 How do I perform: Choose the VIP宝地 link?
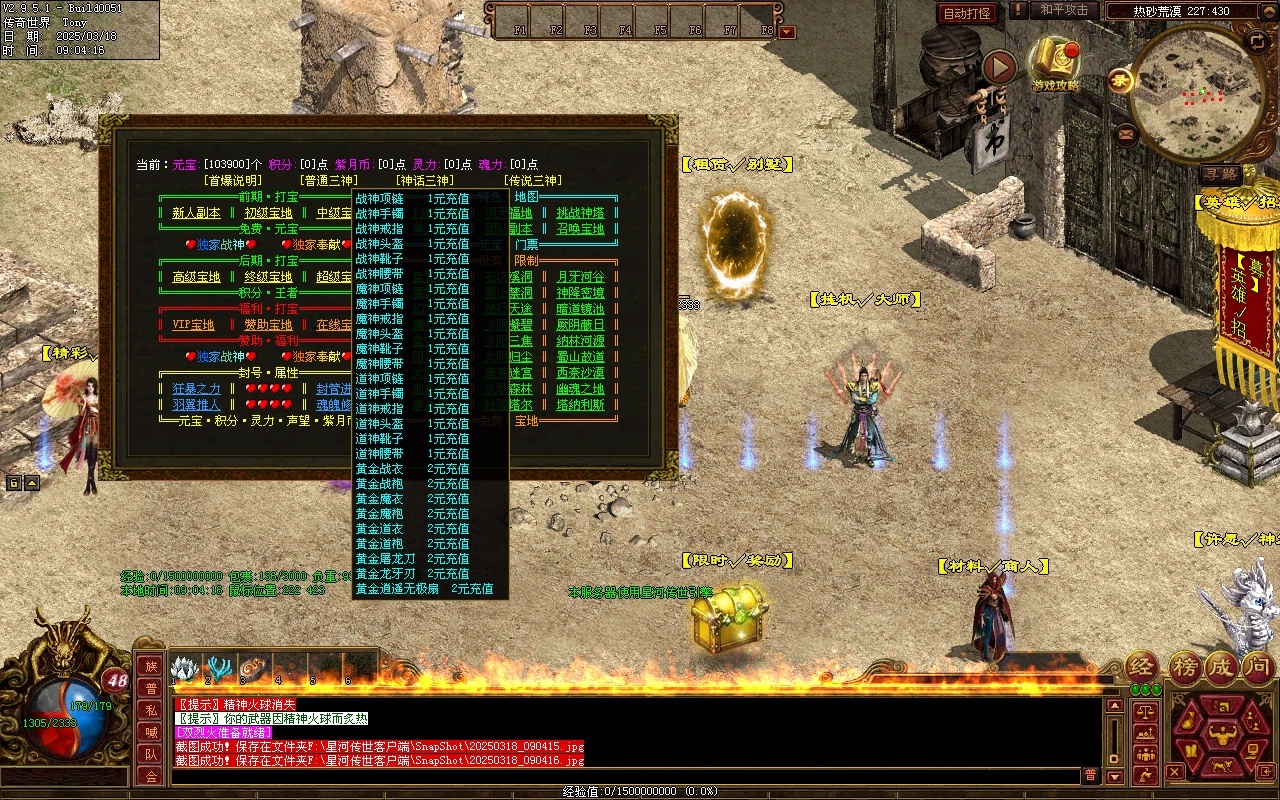[x=193, y=325]
